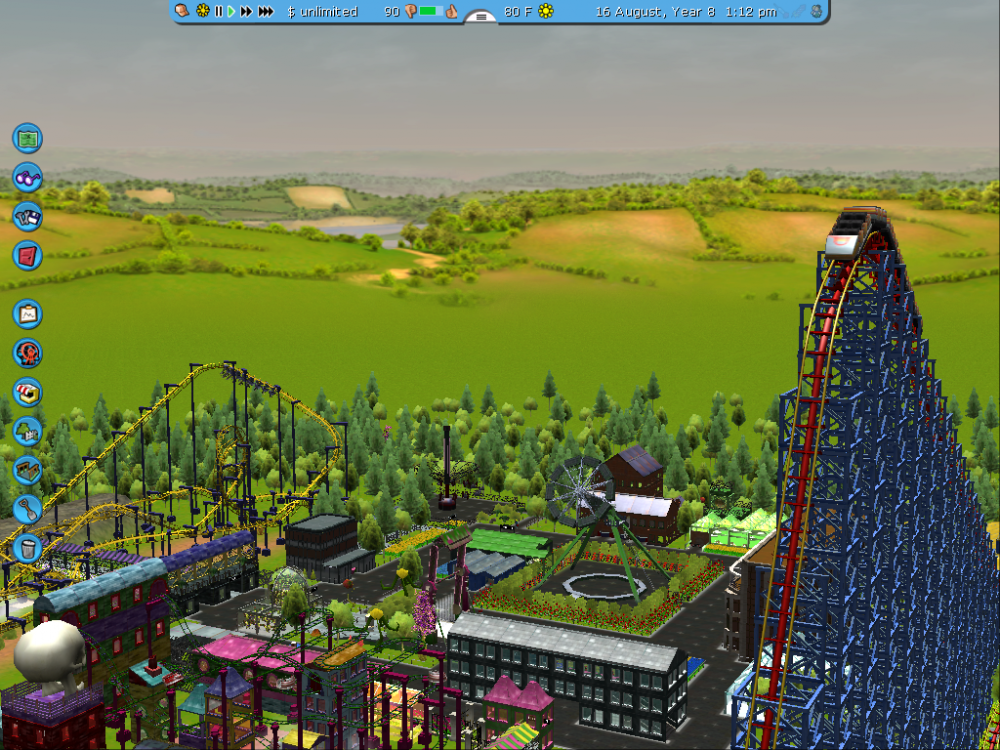Screen dimensions: 1000x750
Task: Click the sun weather icon beside temperature
Action: point(546,12)
